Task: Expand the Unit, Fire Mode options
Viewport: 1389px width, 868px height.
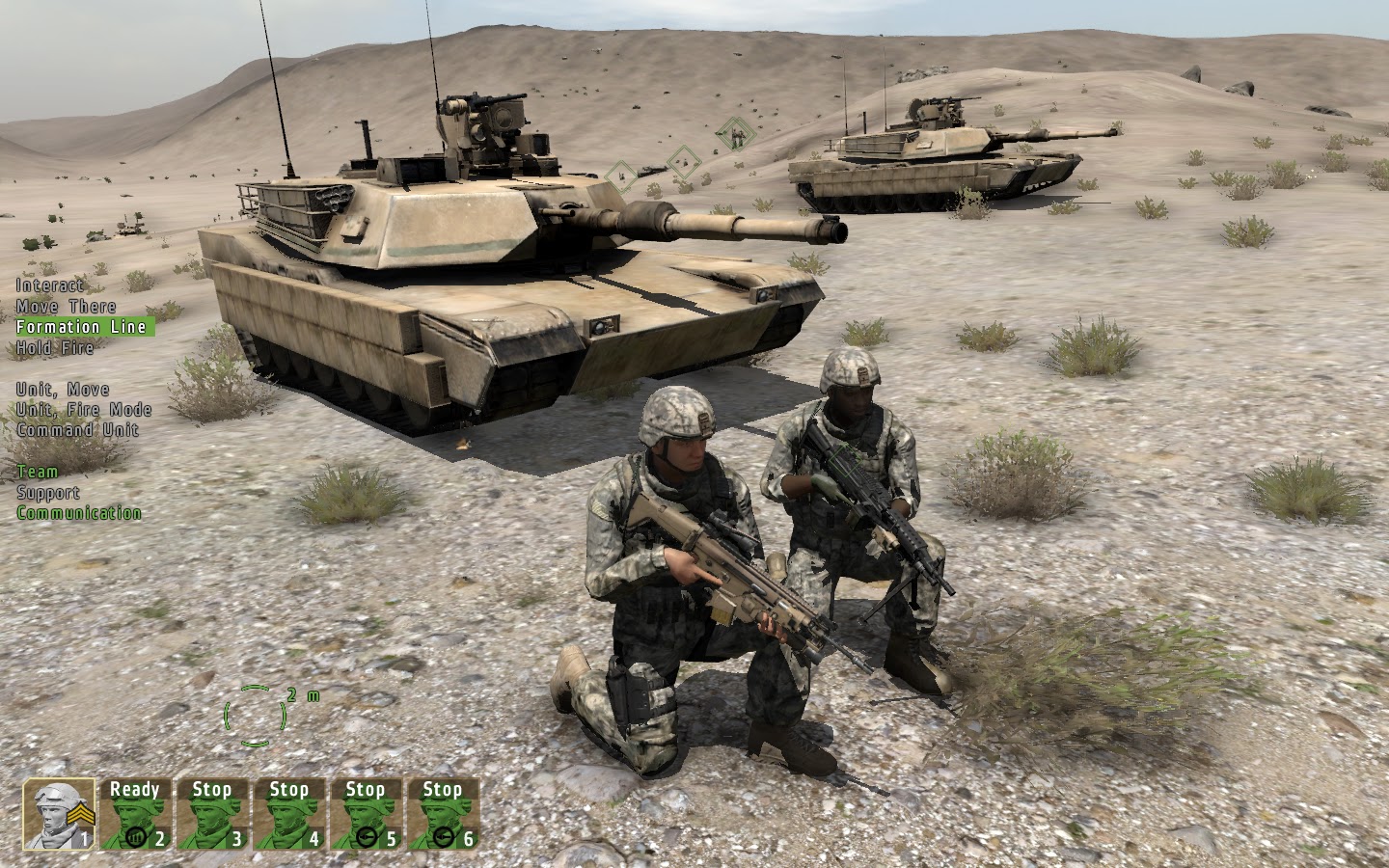Action: tap(82, 409)
